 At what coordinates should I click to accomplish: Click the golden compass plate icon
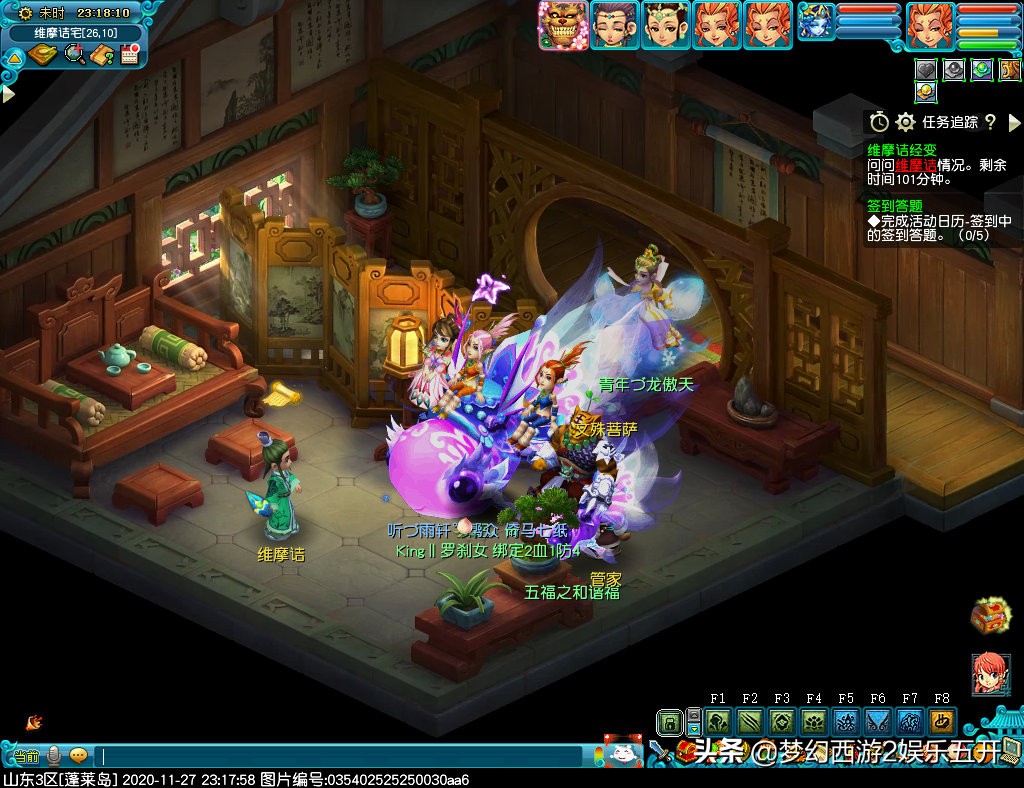click(x=42, y=54)
